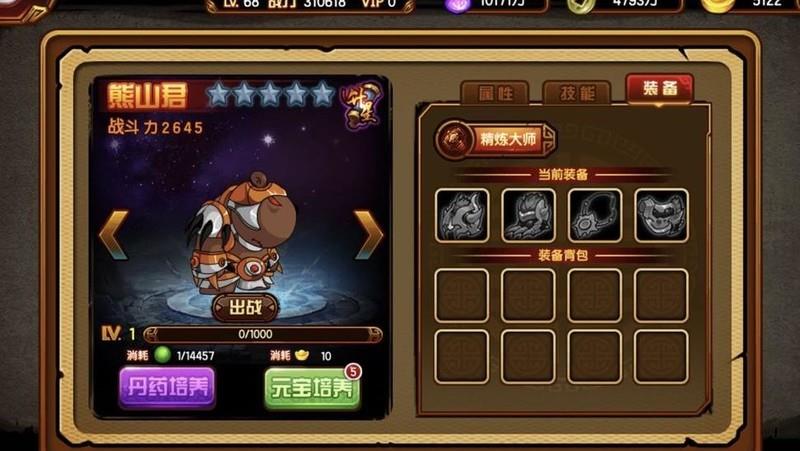The width and height of the screenshot is (800, 451).
Task: Tap the green 元宝培养 training button
Action: point(313,388)
